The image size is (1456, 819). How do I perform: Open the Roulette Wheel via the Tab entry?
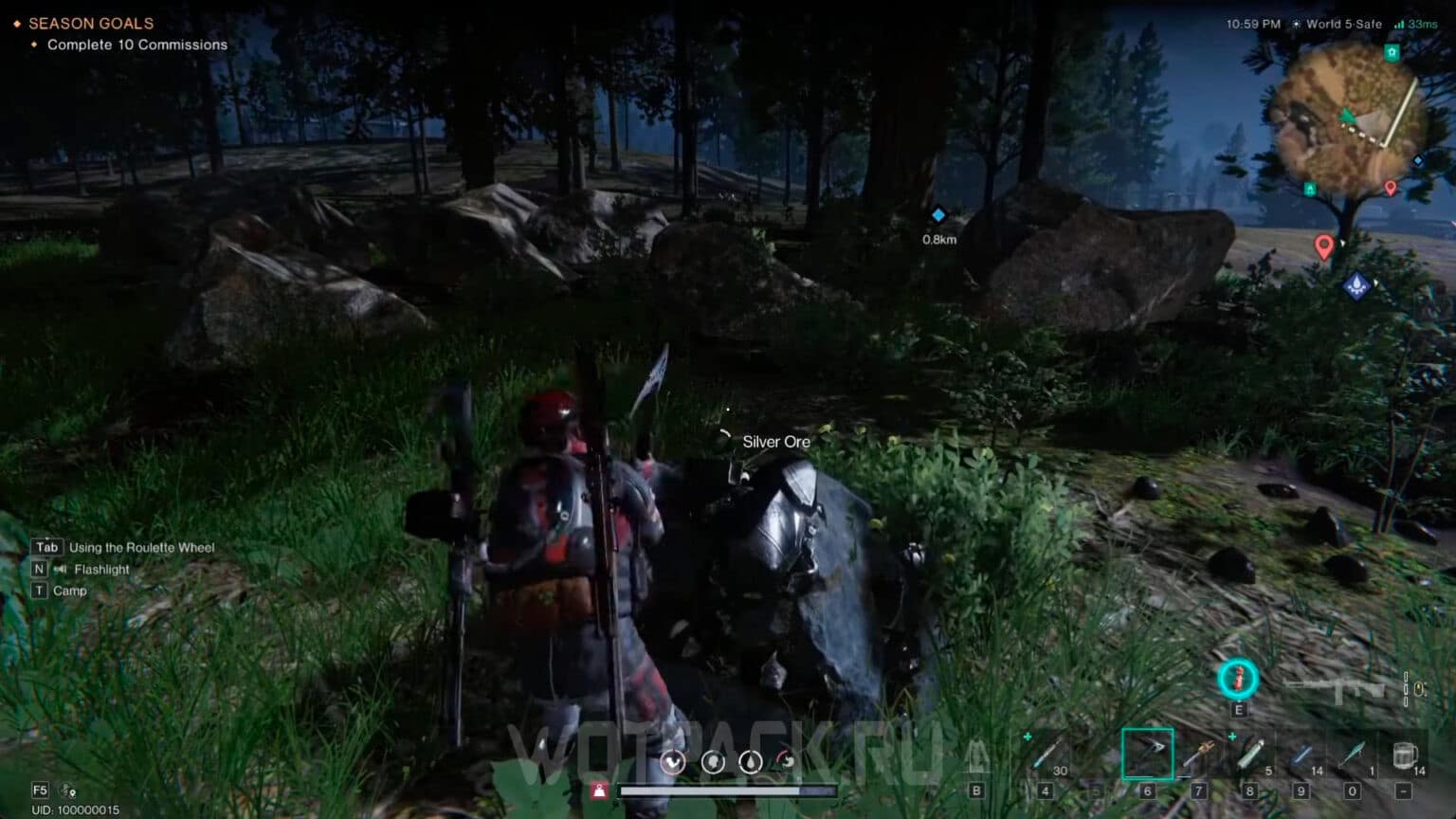(123, 547)
